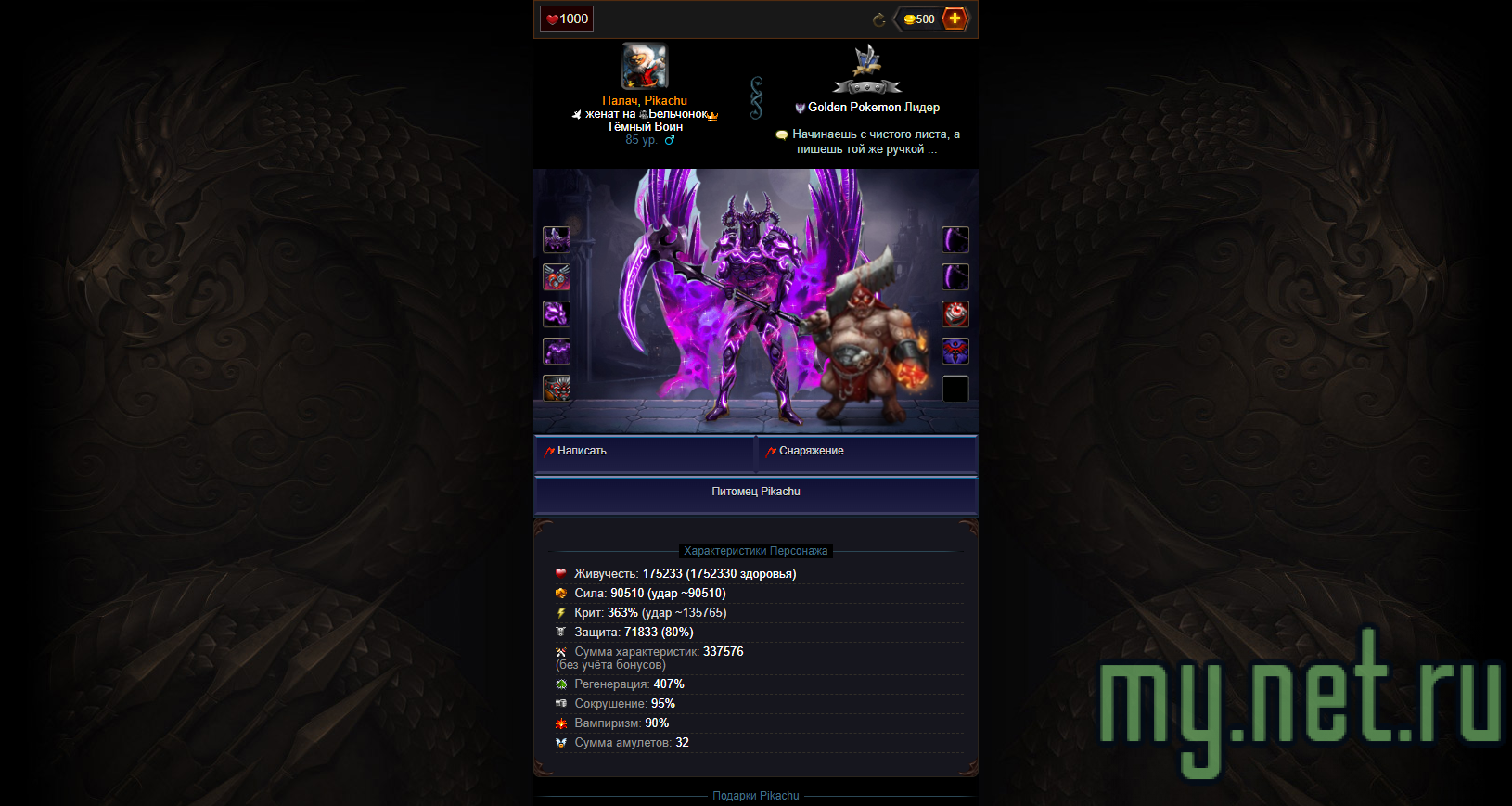Select the dark winged emblem item
Viewport: 1512px width, 806px height.
click(955, 351)
